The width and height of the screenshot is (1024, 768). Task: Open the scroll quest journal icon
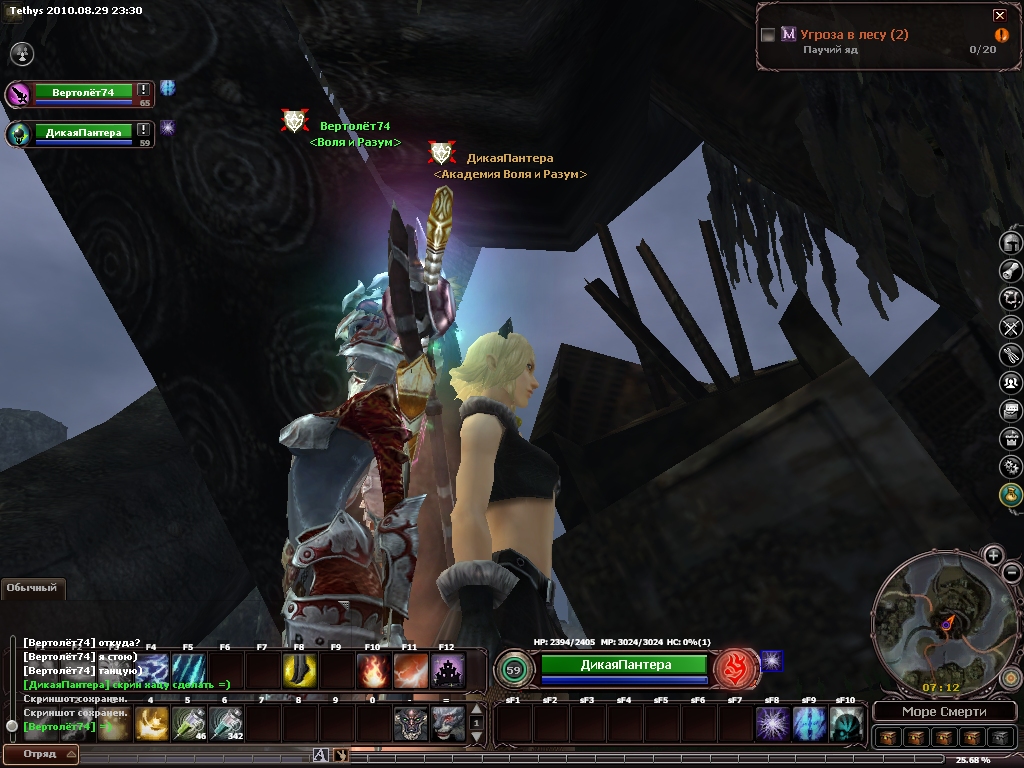pyautogui.click(x=1011, y=270)
